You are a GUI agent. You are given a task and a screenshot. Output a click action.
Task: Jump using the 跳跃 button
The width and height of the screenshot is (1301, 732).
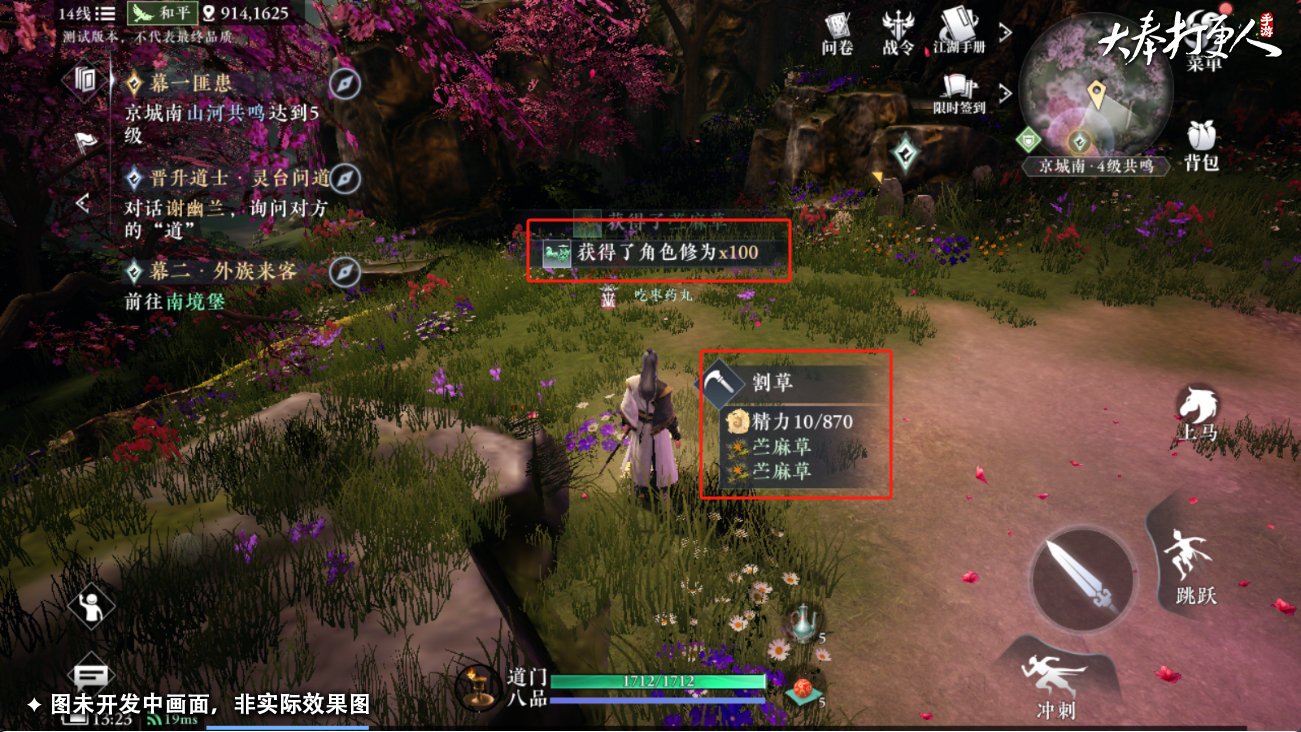(x=1194, y=565)
